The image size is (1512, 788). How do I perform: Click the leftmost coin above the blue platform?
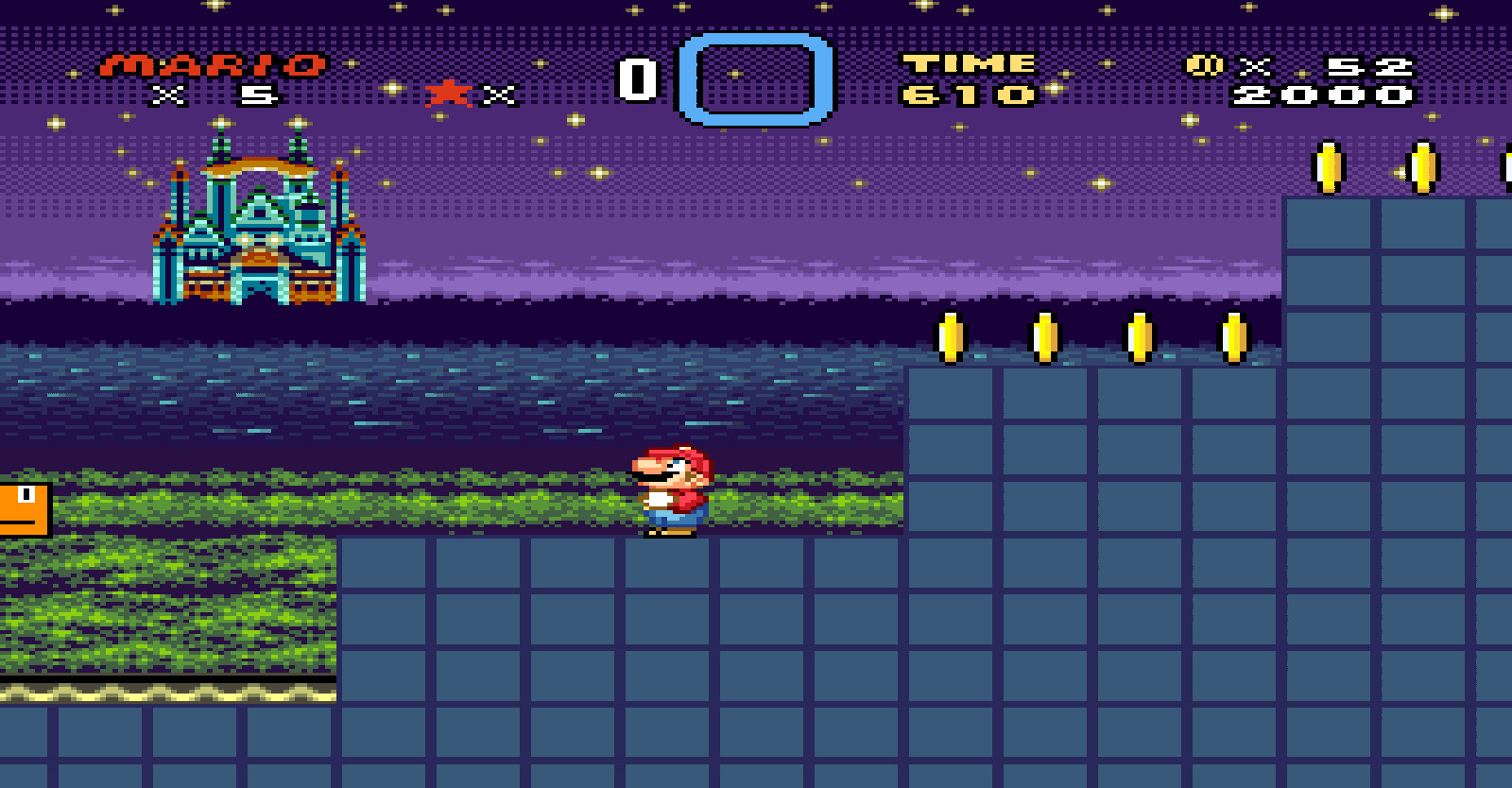950,337
